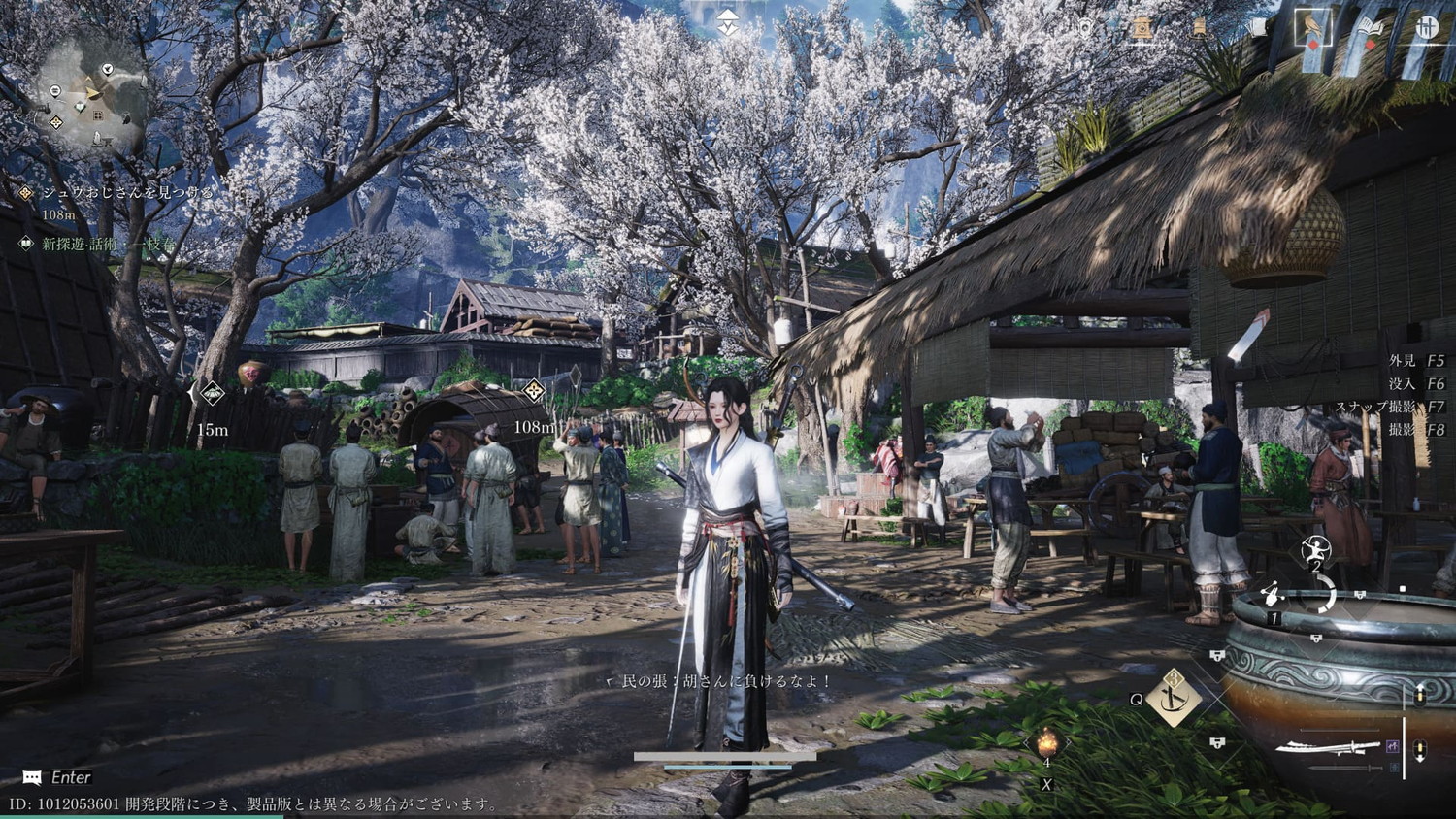This screenshot has width=1456, height=819.
Task: Click the golden bell tower icon
Action: 1200,28
